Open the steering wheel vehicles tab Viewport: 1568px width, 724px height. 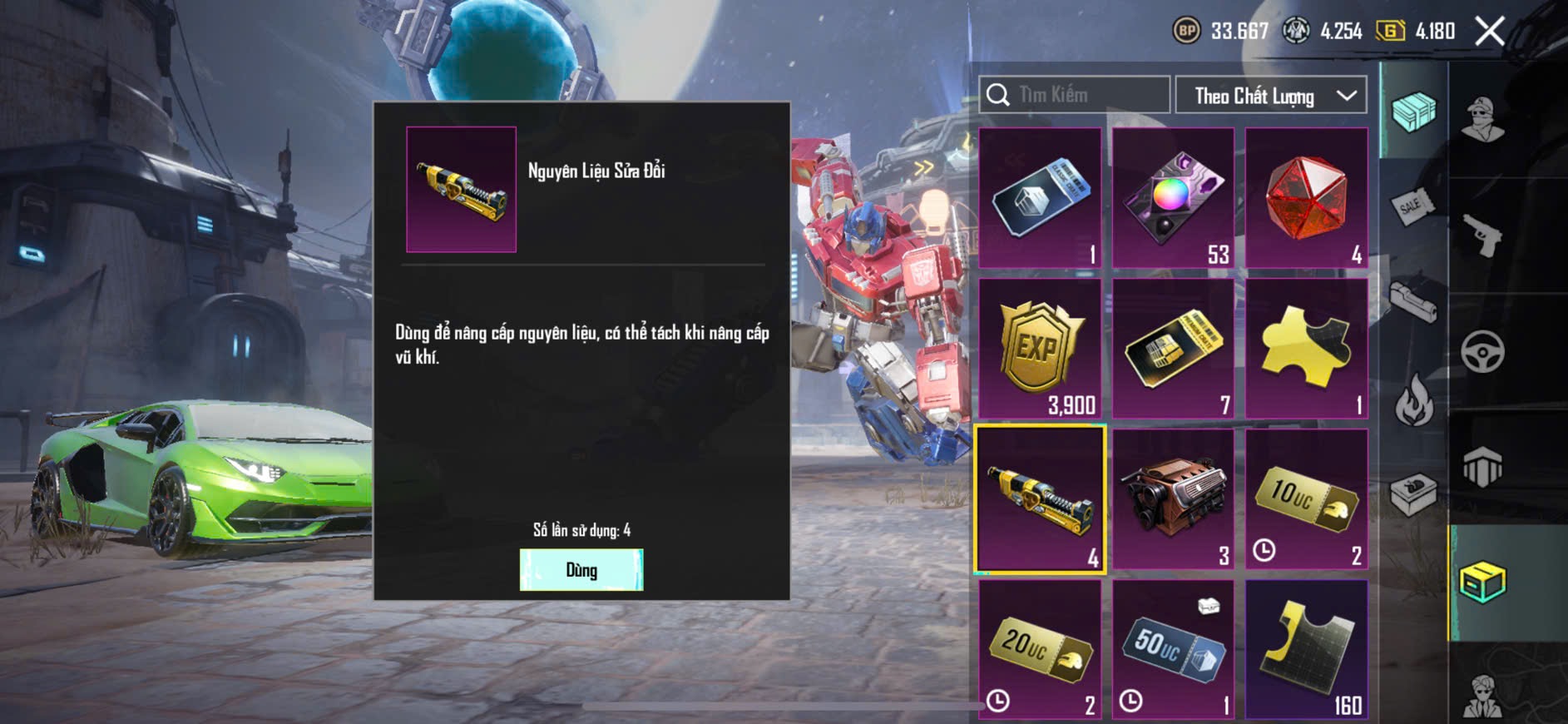coord(1483,351)
